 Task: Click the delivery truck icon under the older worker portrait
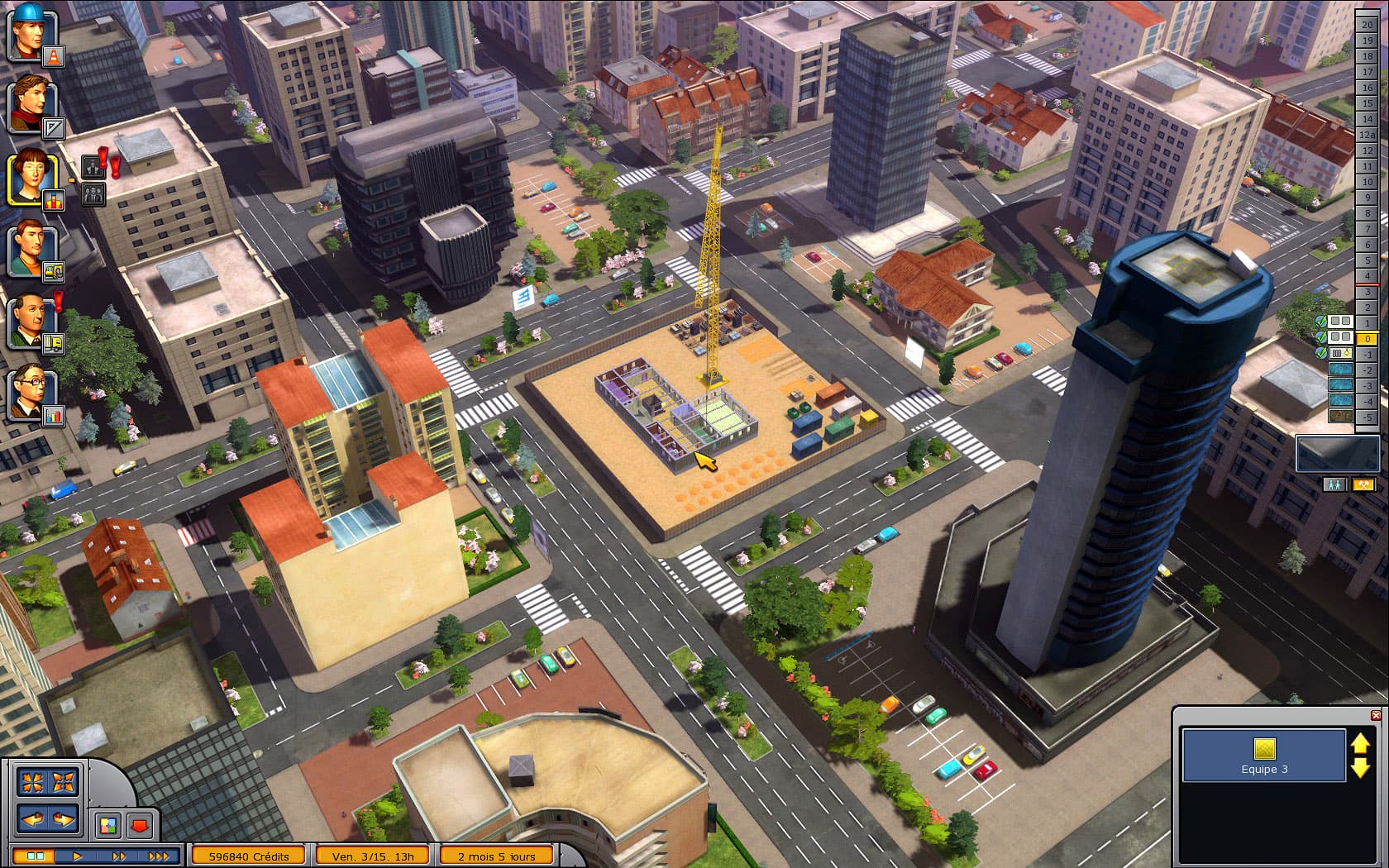click(53, 343)
